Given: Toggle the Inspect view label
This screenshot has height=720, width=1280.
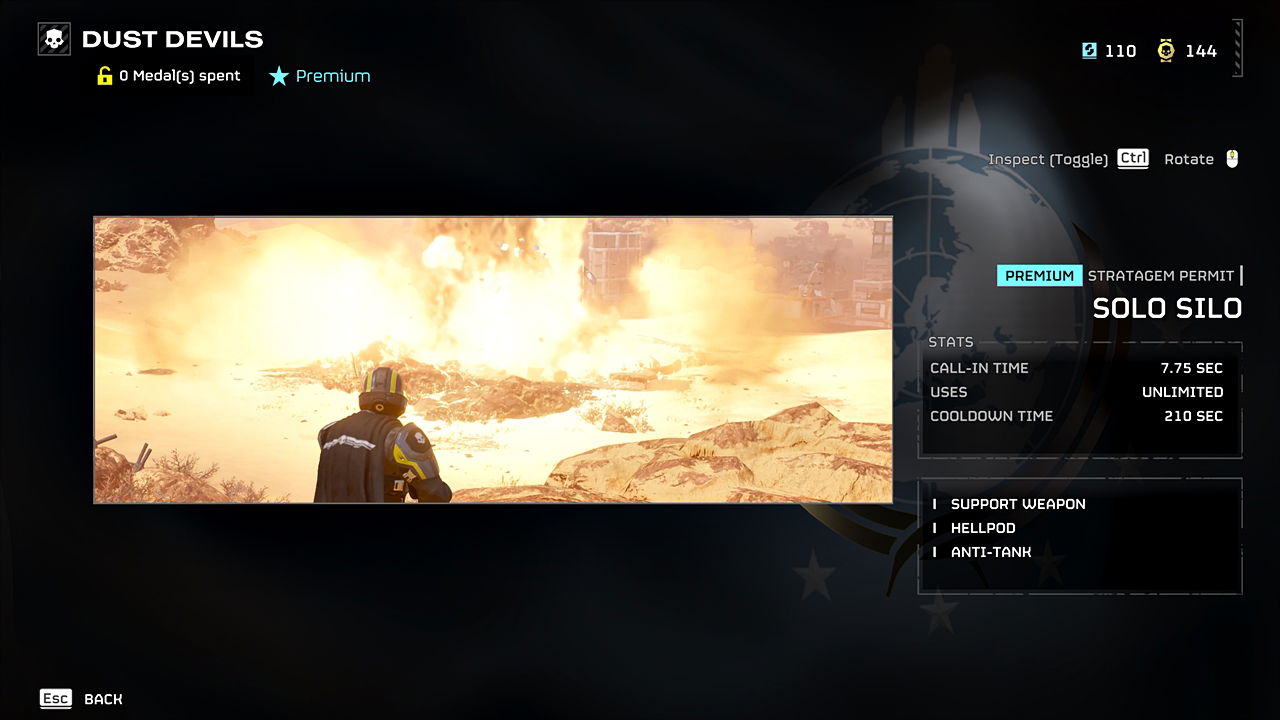Looking at the screenshot, I should click(x=1047, y=159).
